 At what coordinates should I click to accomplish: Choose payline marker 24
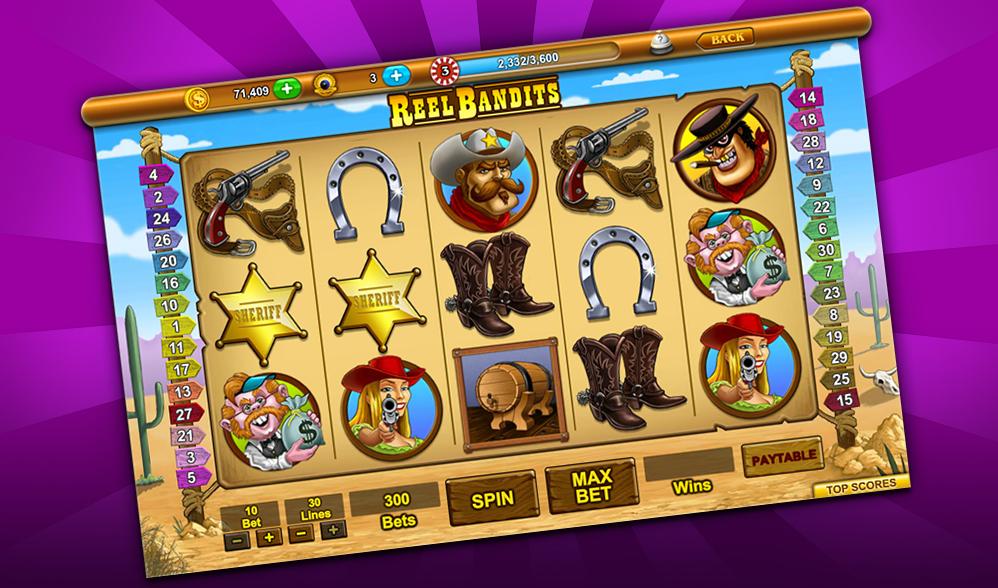pyautogui.click(x=160, y=217)
